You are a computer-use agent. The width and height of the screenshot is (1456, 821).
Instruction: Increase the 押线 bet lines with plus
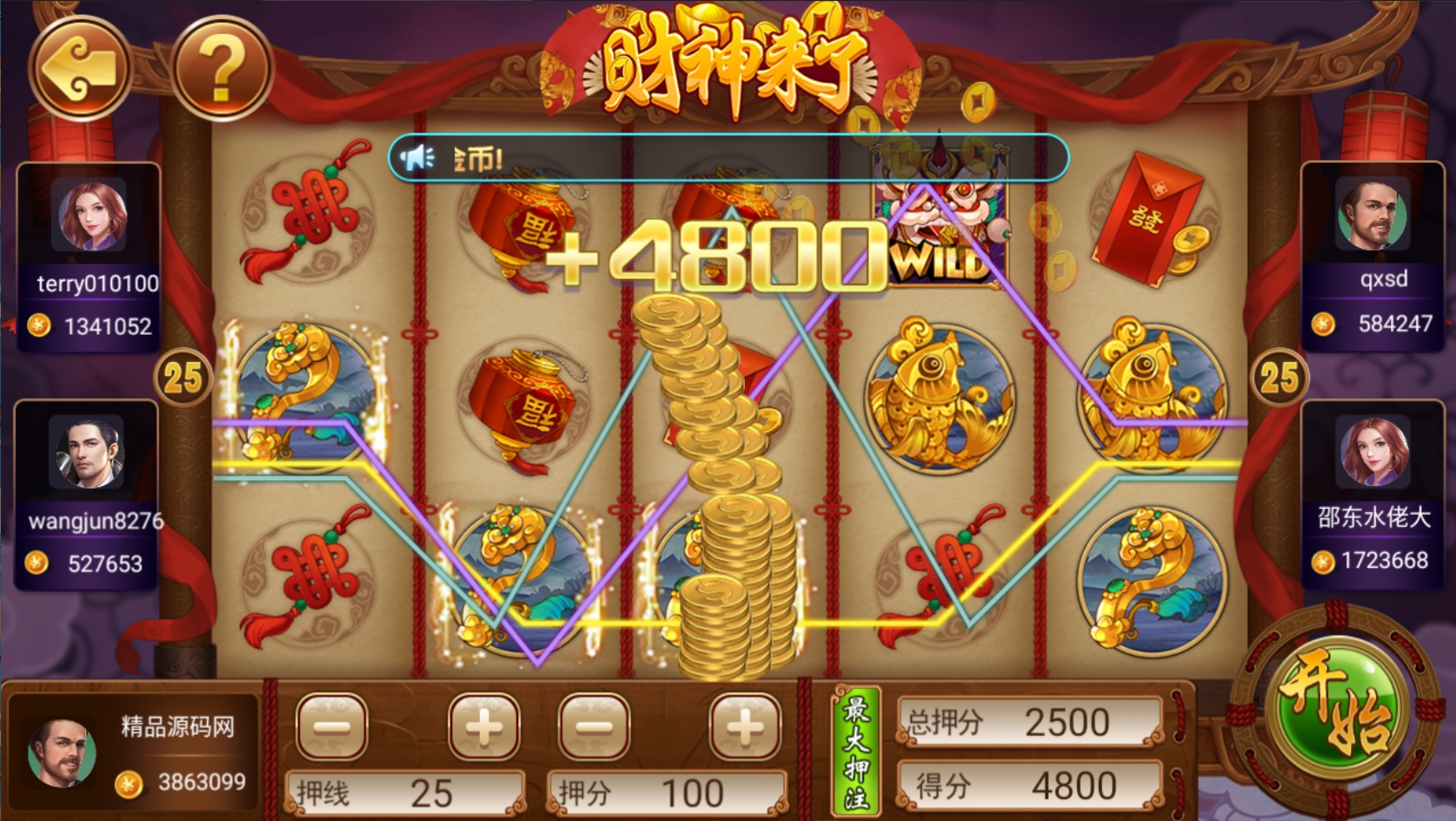tap(484, 726)
